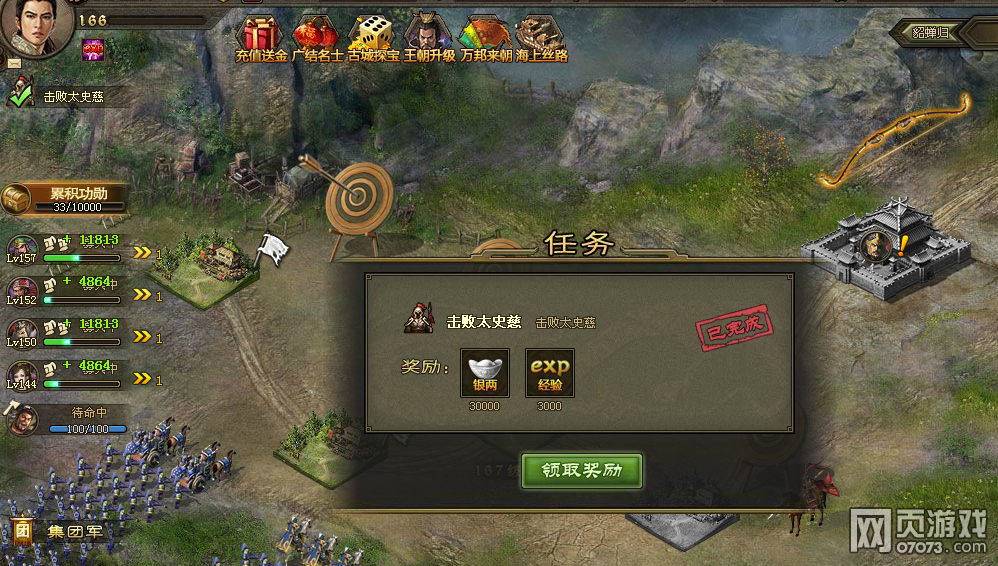Select the 待命中 standby general
The width and height of the screenshot is (998, 566).
[22, 419]
